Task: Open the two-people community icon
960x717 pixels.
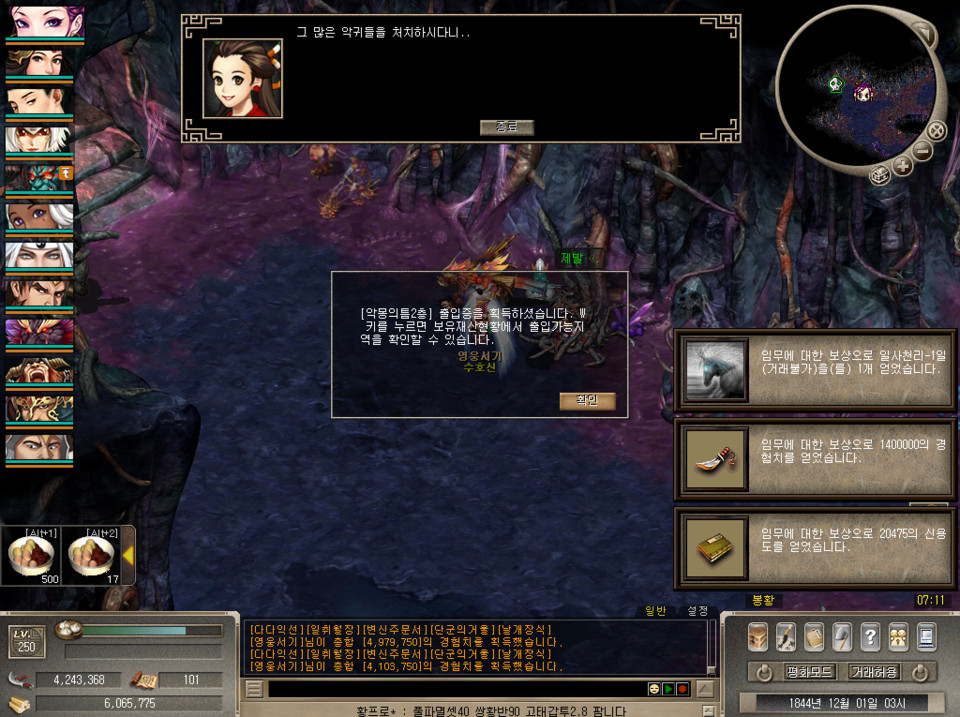Action: click(898, 637)
